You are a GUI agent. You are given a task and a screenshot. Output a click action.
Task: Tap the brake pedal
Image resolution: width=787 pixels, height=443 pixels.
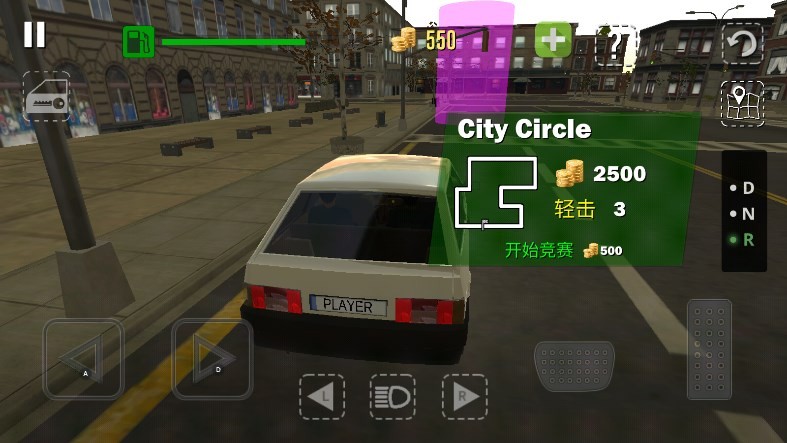click(x=573, y=366)
